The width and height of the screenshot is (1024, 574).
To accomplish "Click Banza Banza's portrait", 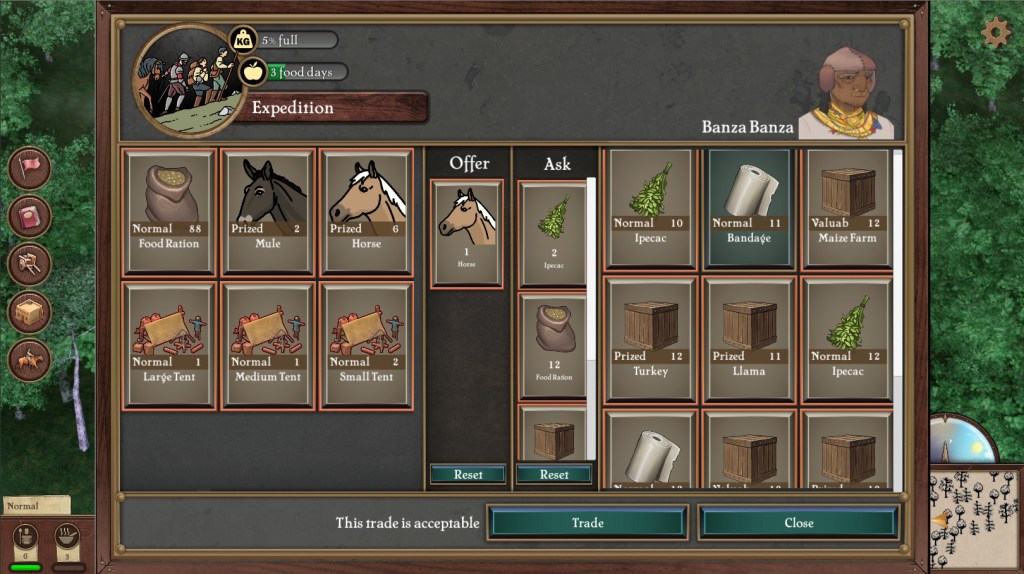I will [846, 90].
